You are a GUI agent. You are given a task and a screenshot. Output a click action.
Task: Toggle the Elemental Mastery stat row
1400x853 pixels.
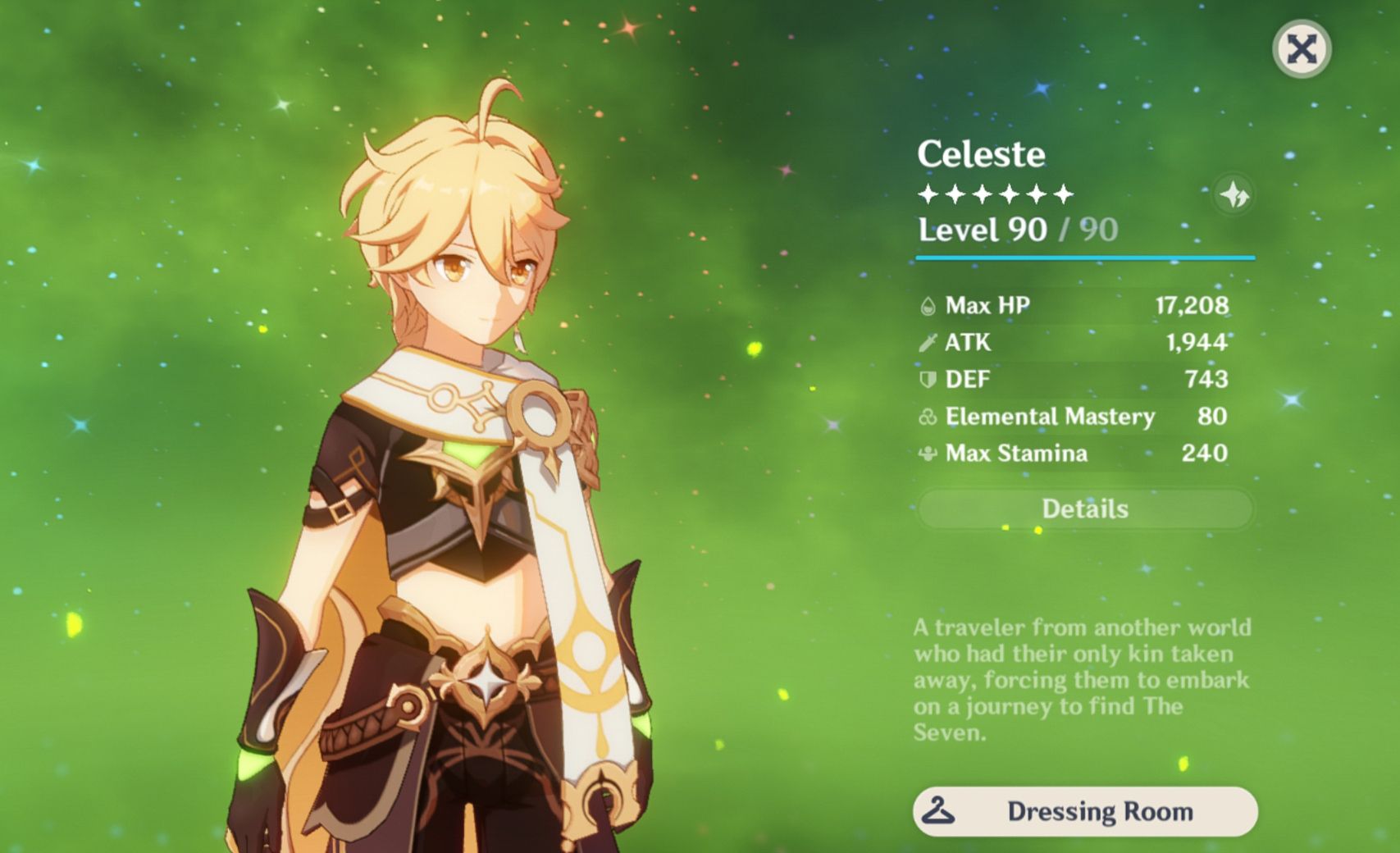click(x=1066, y=417)
